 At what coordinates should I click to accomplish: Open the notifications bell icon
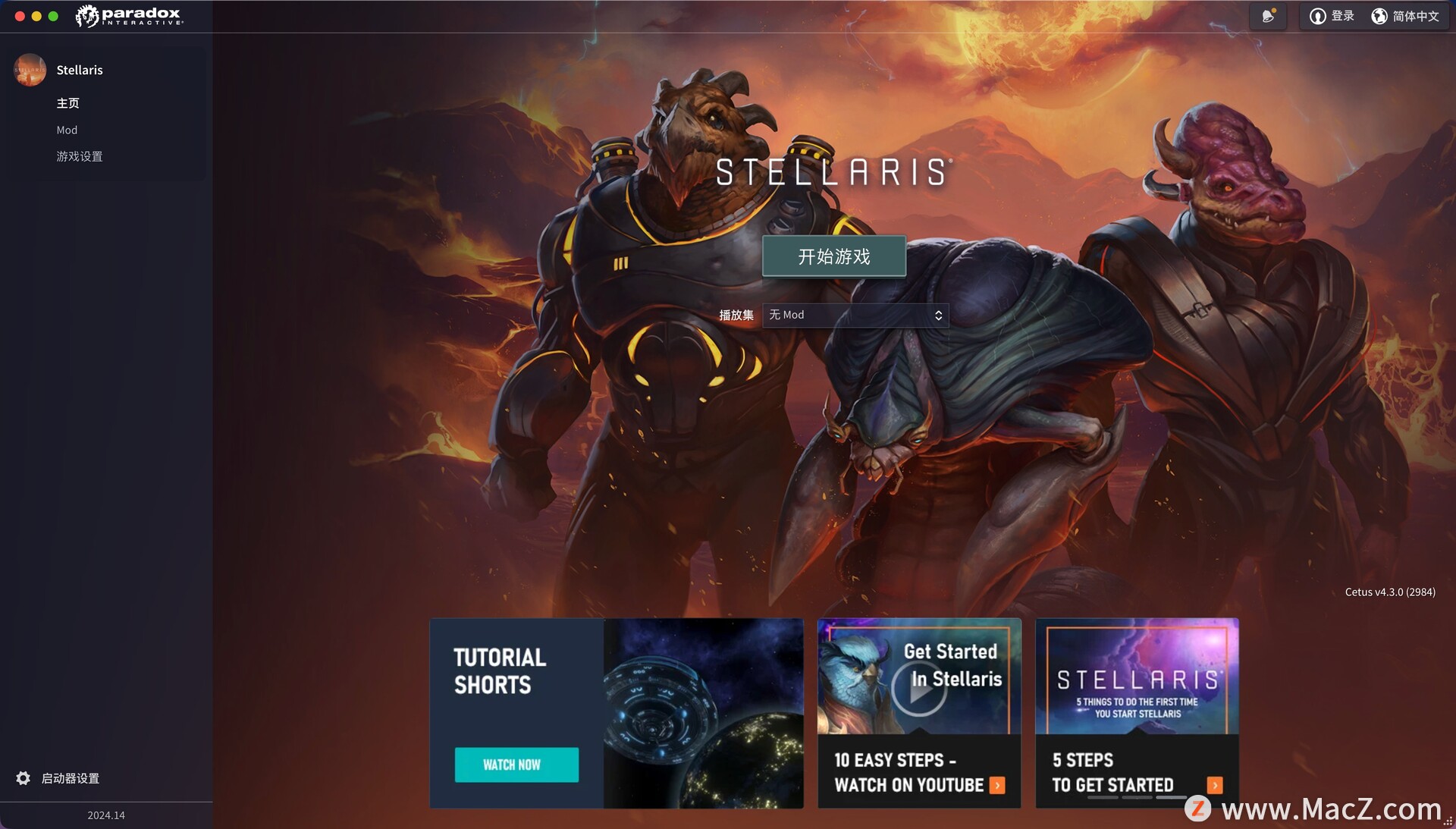(1268, 16)
